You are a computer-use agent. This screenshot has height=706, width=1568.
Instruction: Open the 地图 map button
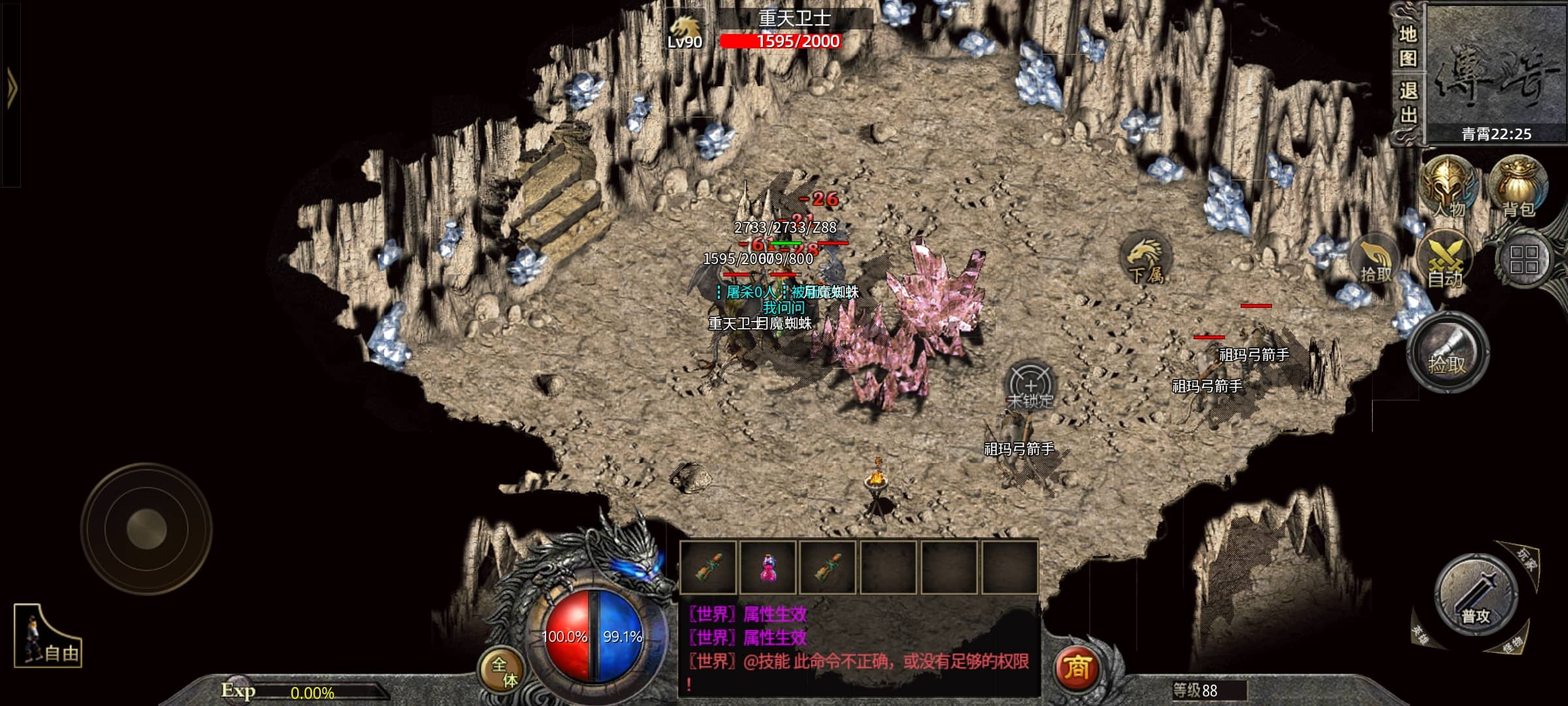coord(1407,46)
